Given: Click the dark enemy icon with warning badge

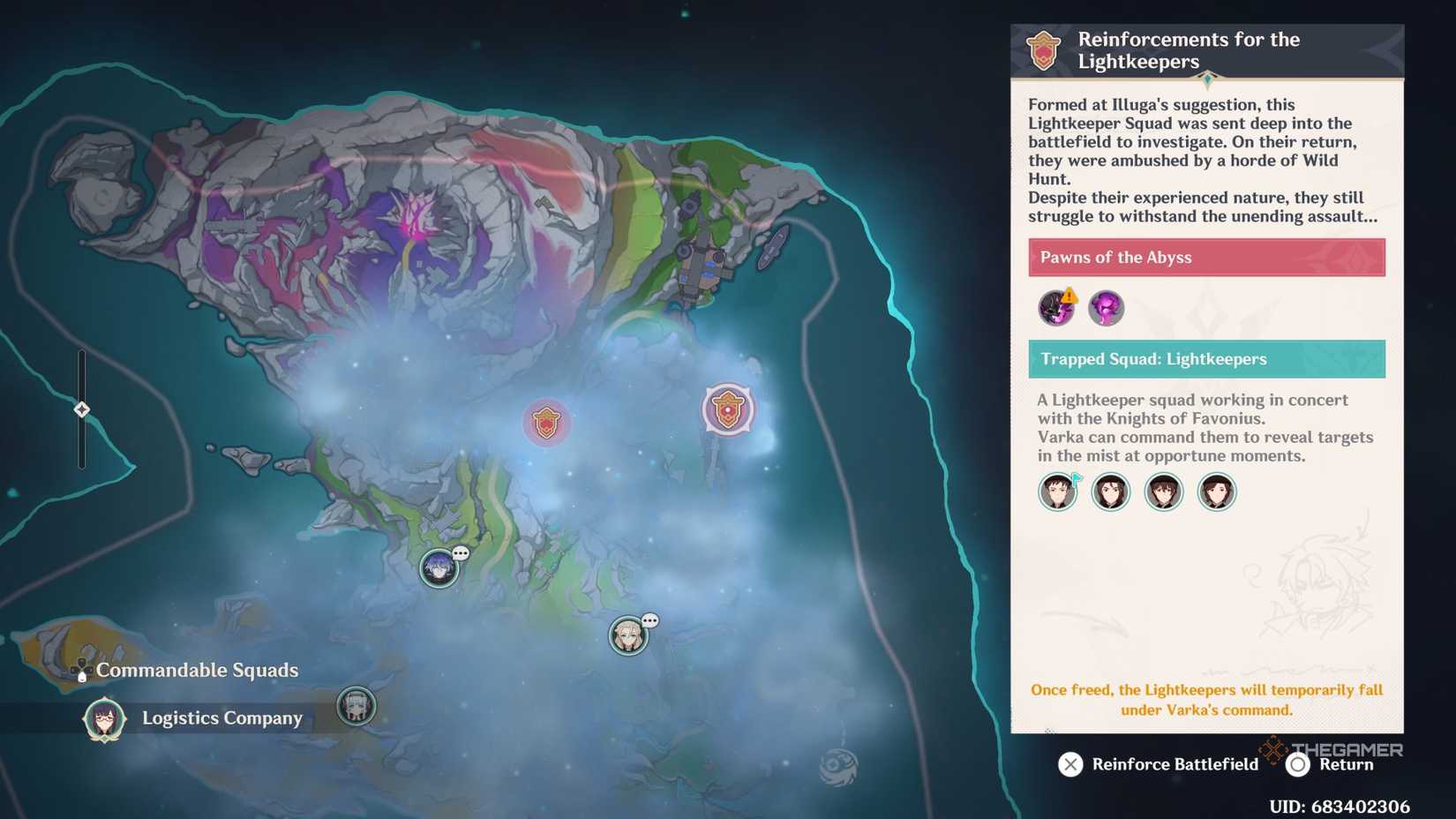Looking at the screenshot, I should point(1056,308).
